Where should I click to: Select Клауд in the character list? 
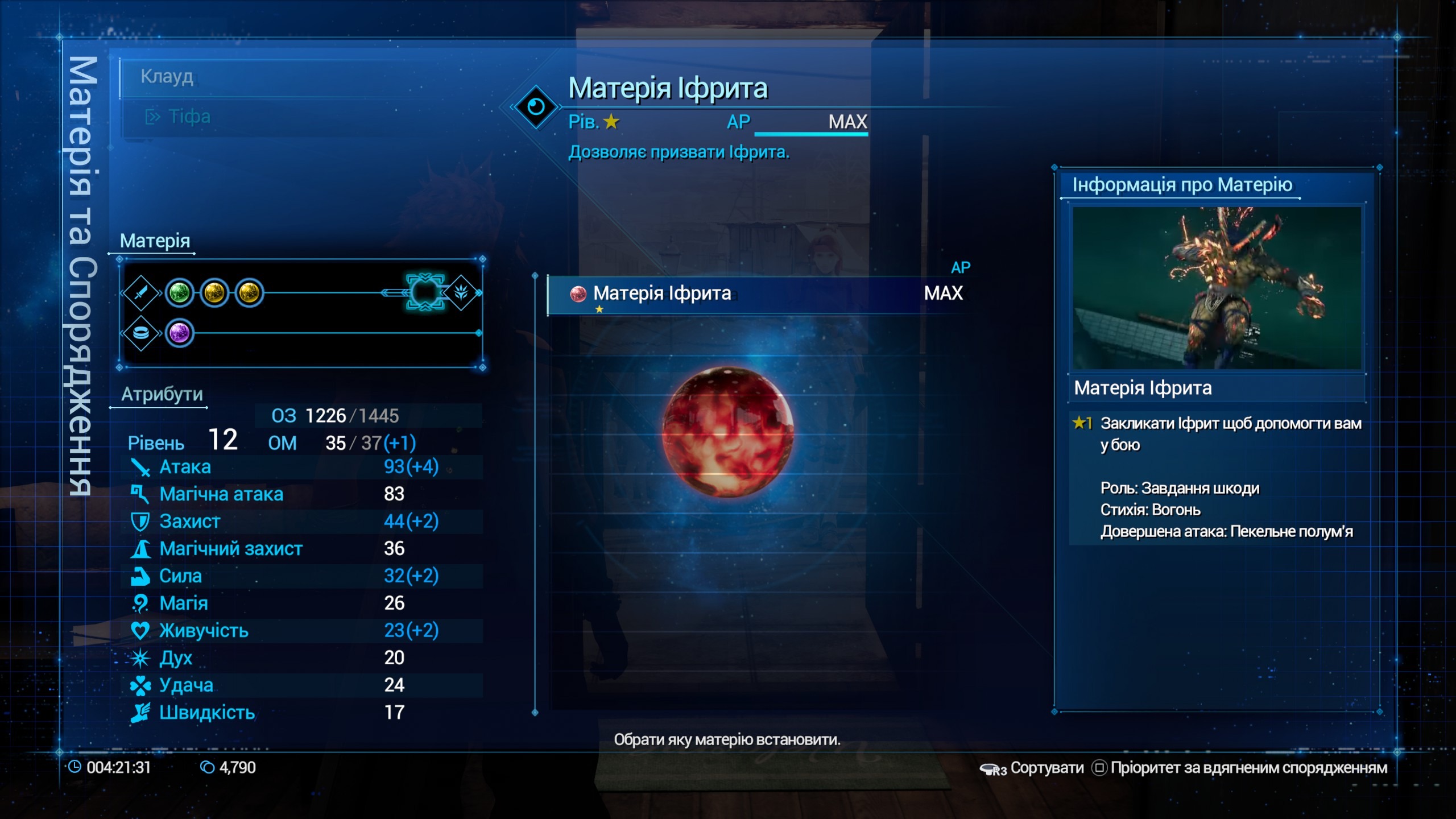pyautogui.click(x=167, y=76)
